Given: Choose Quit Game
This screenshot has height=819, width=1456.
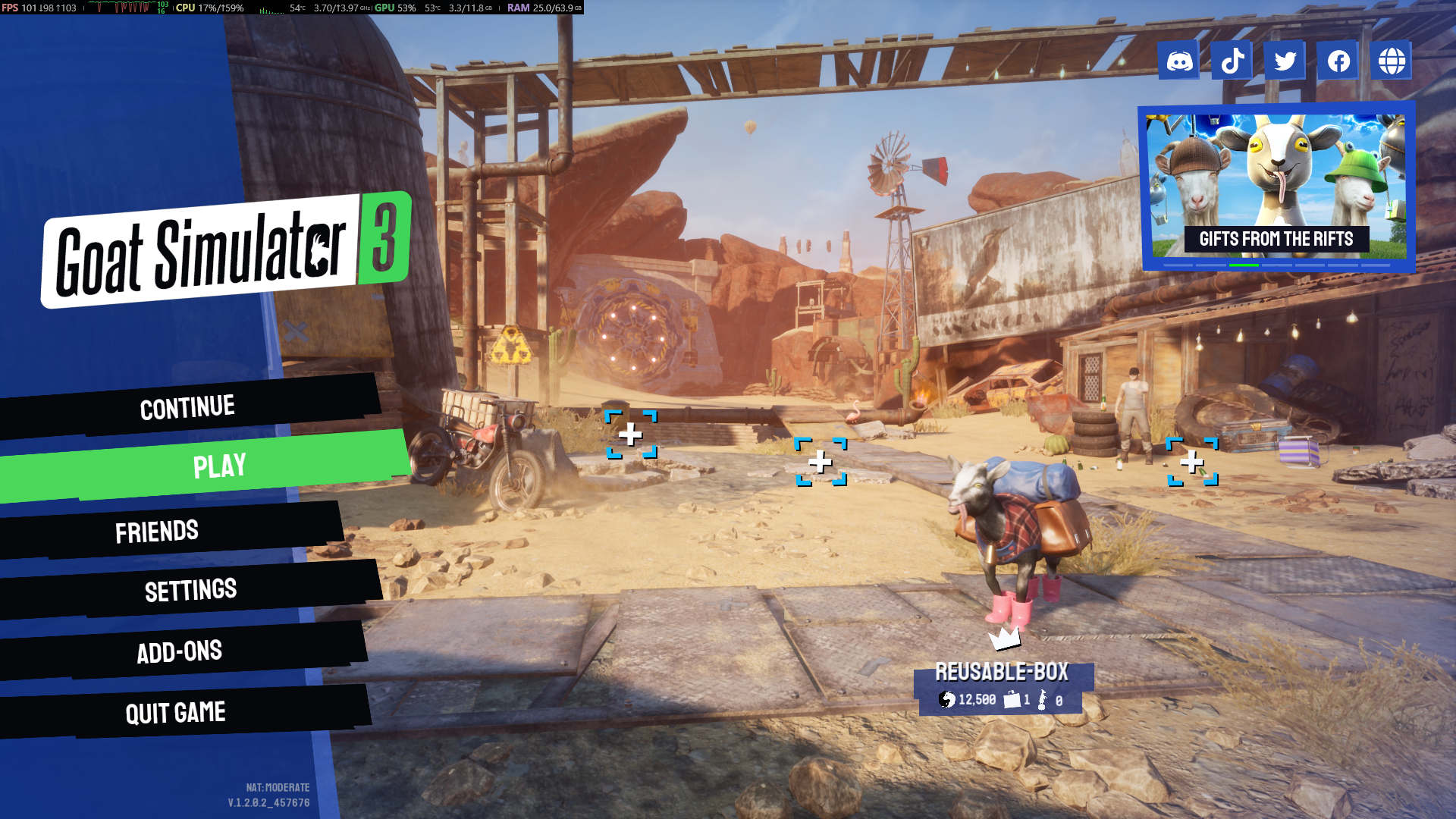Looking at the screenshot, I should (176, 713).
